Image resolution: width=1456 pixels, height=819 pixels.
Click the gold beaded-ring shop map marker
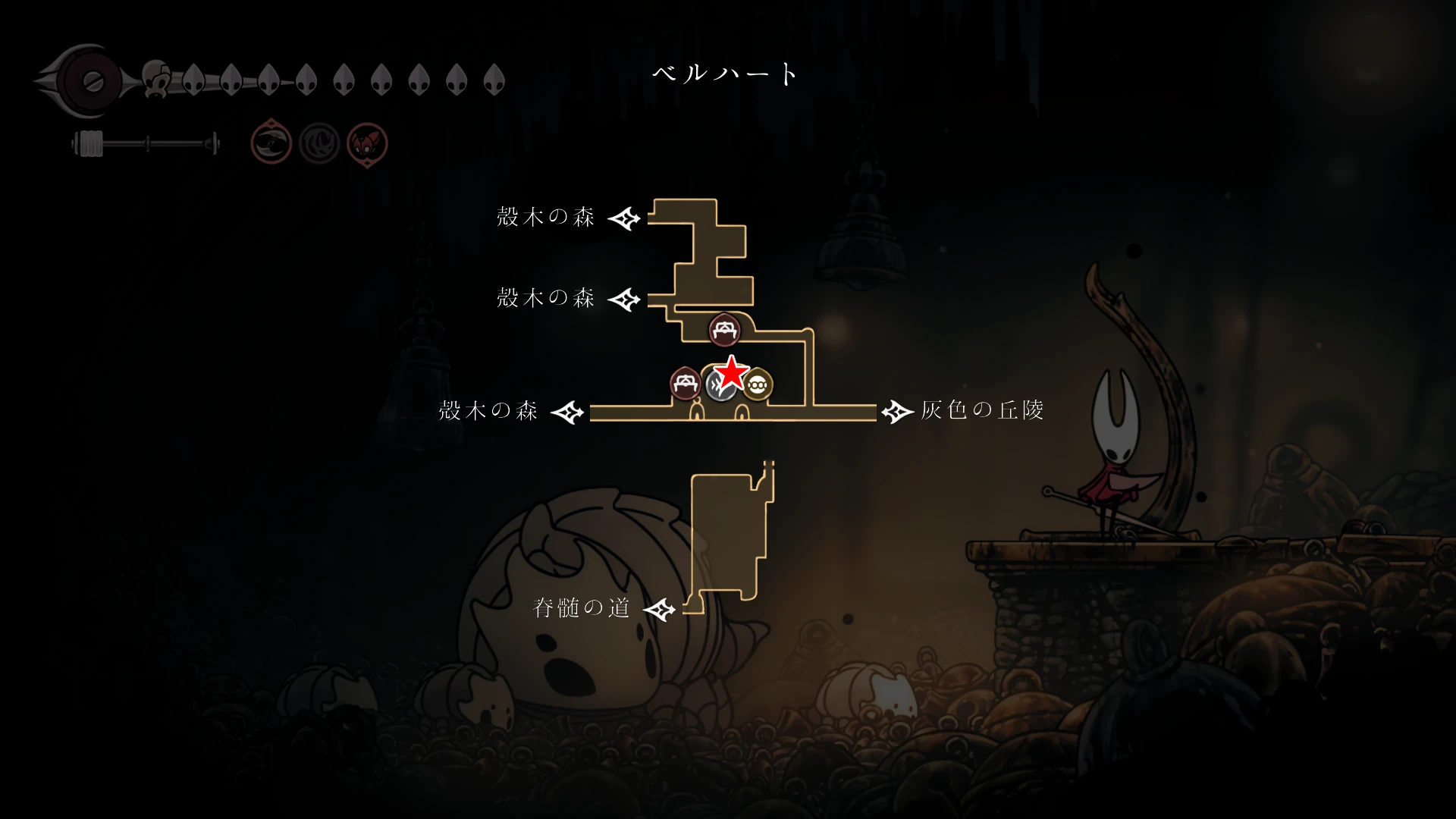(x=758, y=385)
